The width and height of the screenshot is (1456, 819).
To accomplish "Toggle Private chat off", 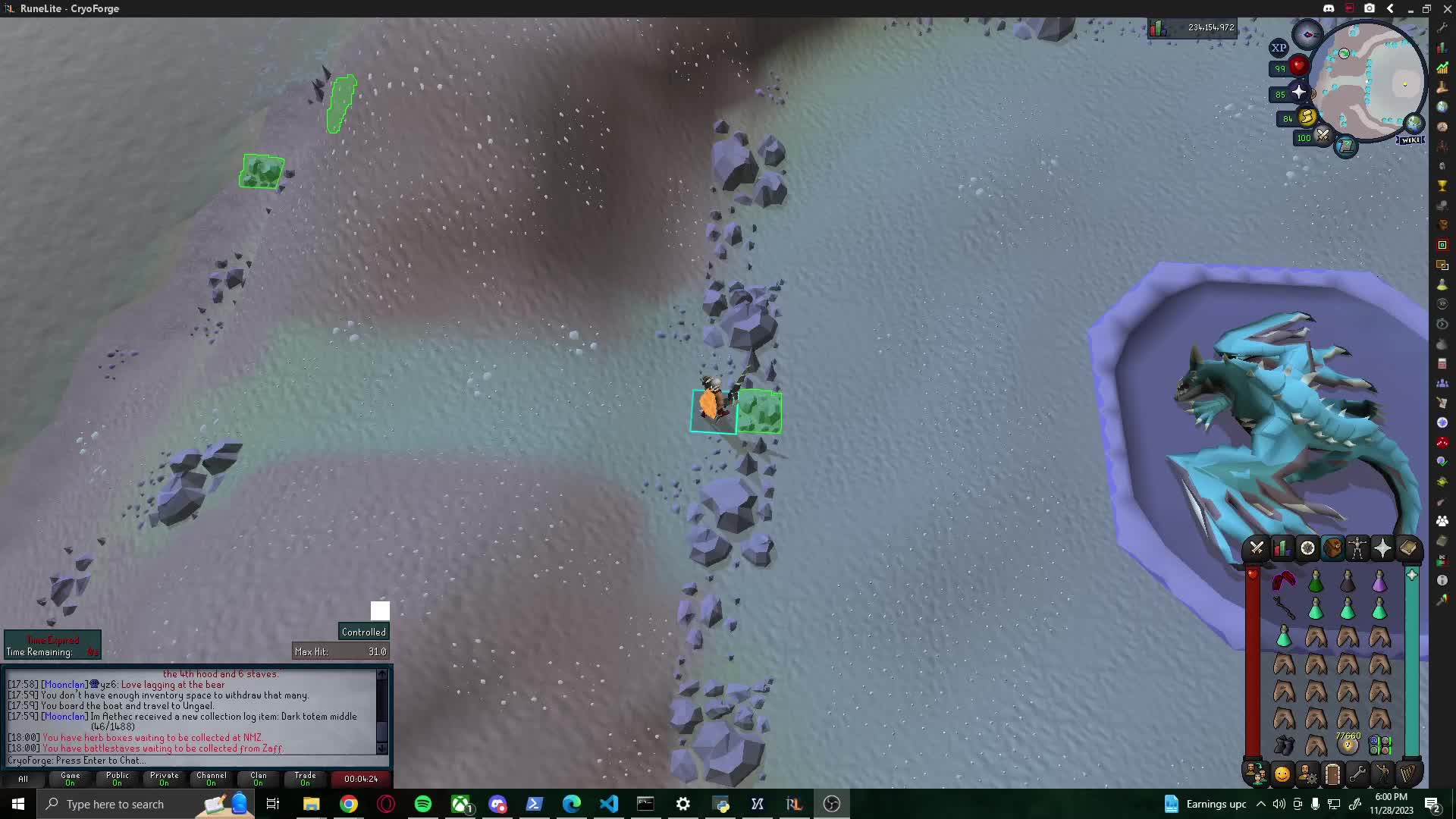I will pos(164,779).
